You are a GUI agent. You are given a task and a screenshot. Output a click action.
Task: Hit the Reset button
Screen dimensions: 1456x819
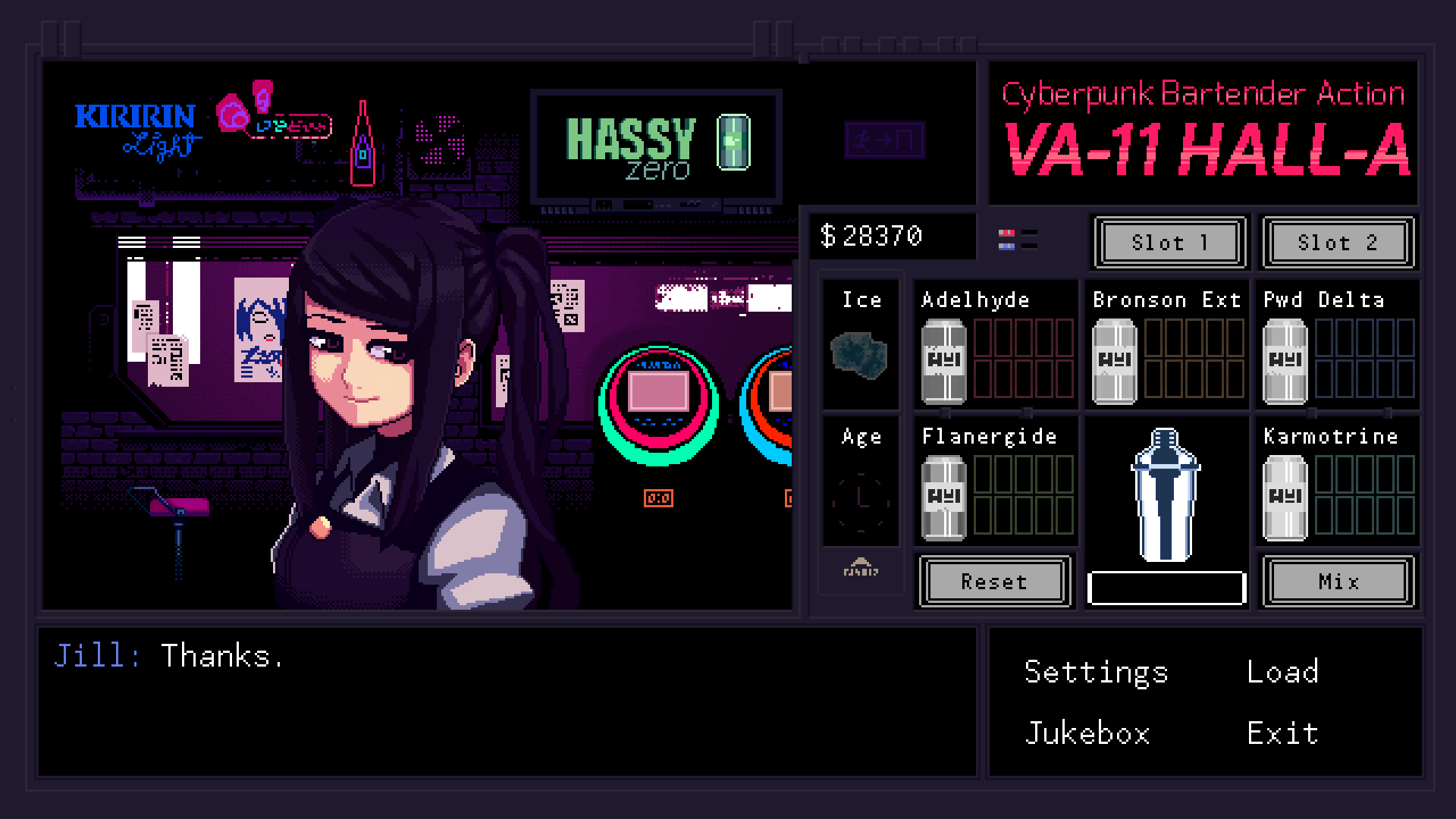pyautogui.click(x=993, y=582)
